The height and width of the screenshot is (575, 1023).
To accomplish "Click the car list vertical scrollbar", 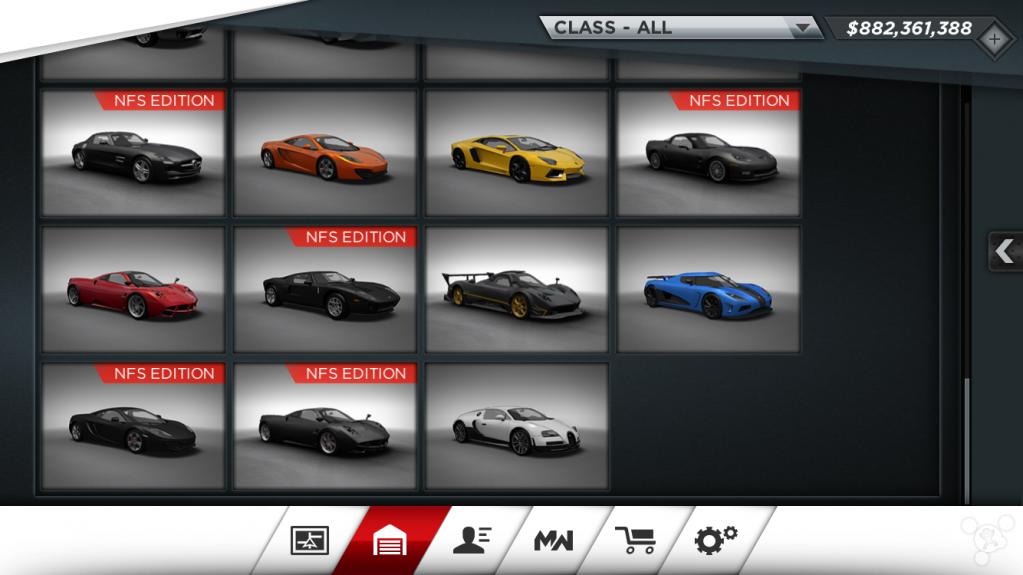I will tap(966, 440).
